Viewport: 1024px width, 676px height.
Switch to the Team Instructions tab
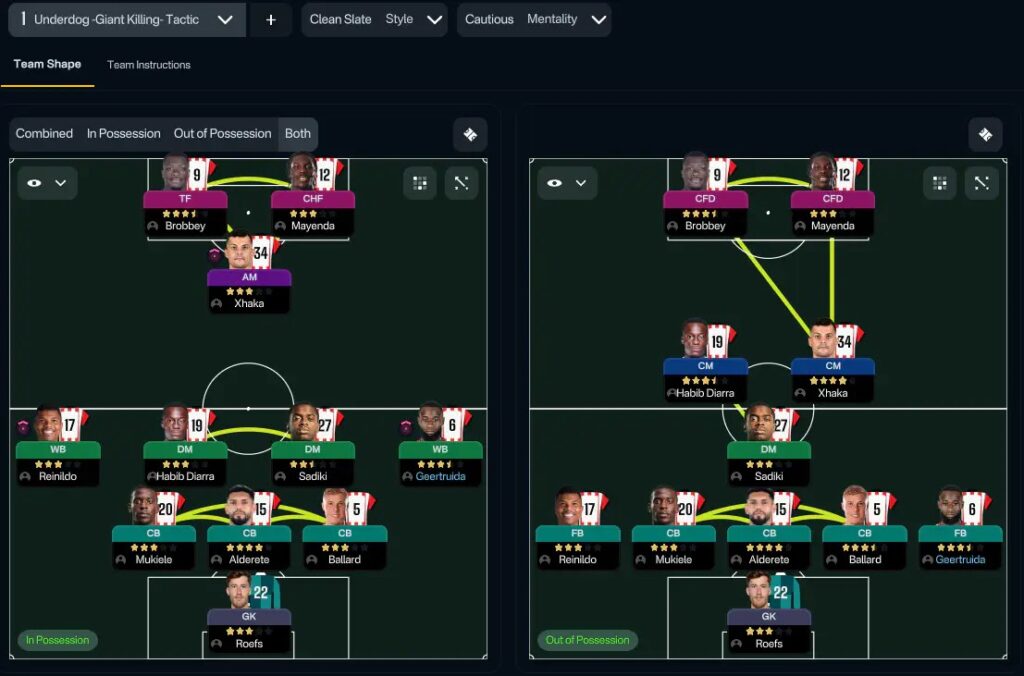coord(149,65)
